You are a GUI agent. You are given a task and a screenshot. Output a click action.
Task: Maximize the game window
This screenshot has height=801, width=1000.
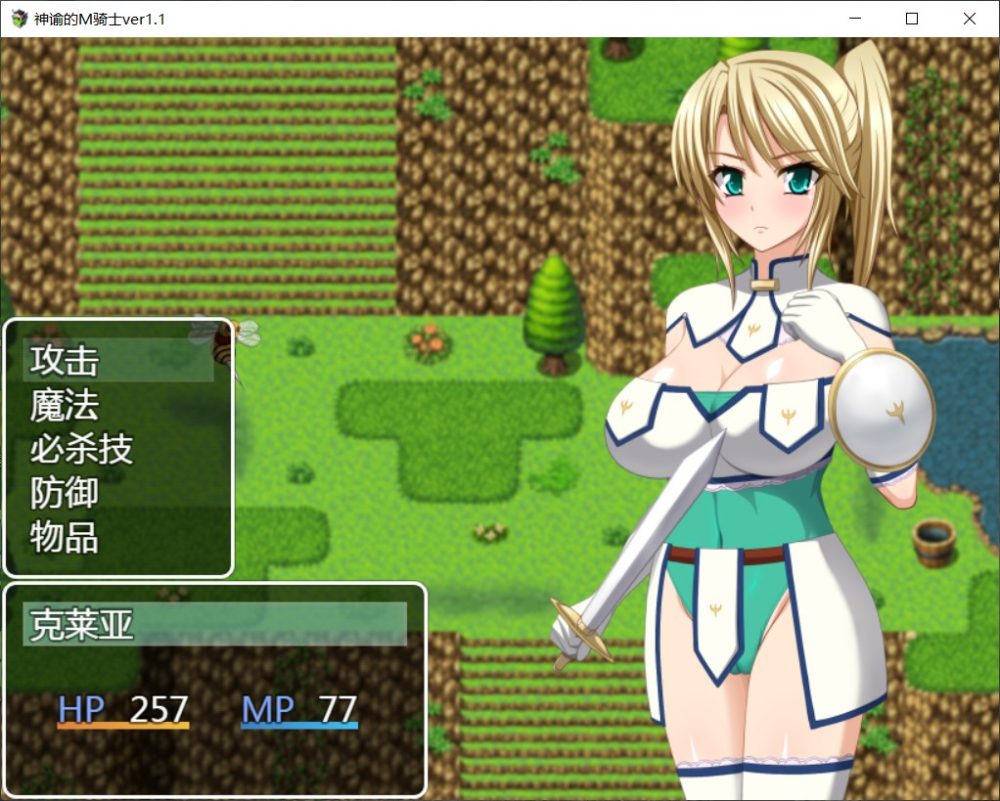[x=911, y=18]
